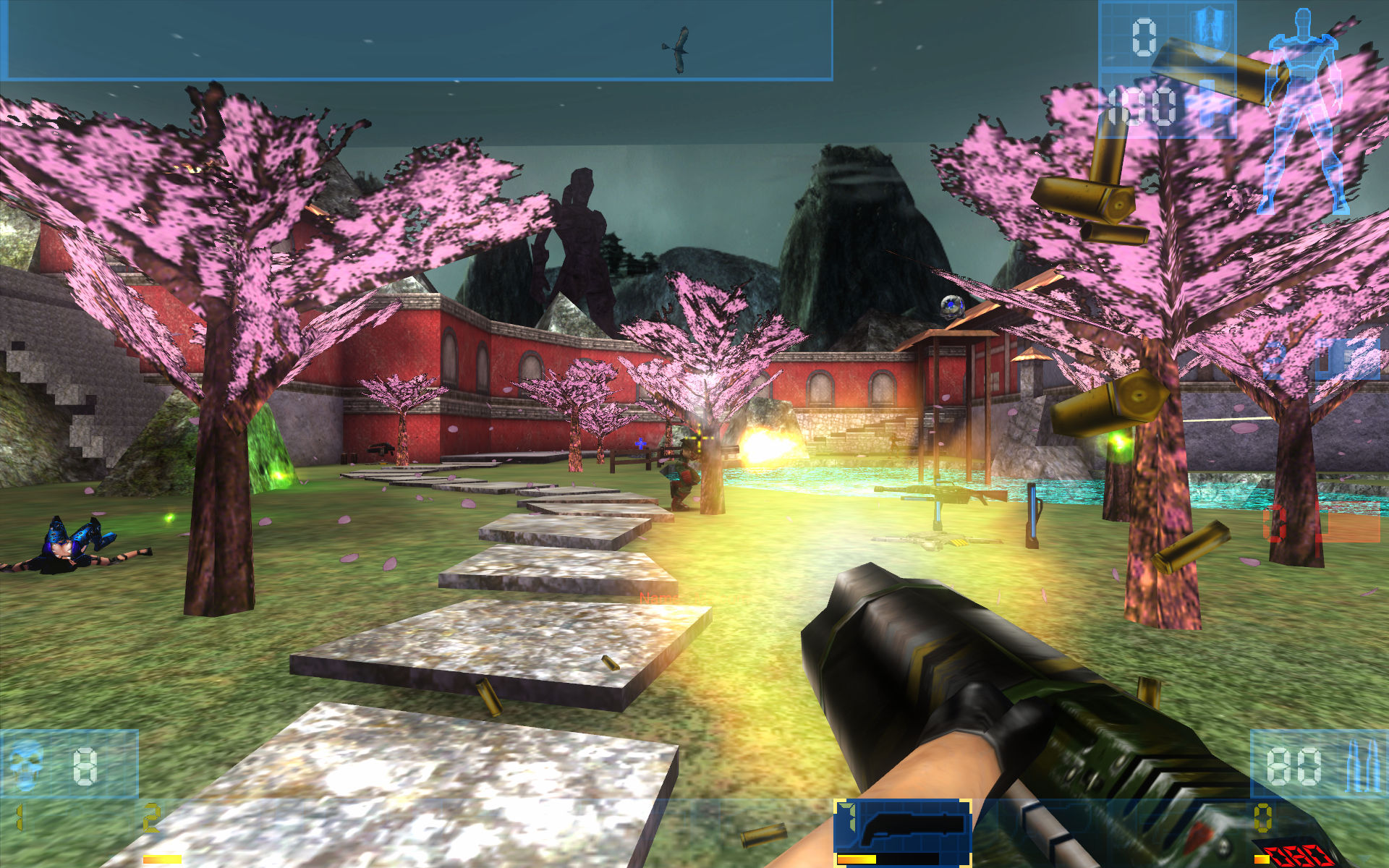
Task: Click the ammo count showing 80
Action: (x=1294, y=765)
